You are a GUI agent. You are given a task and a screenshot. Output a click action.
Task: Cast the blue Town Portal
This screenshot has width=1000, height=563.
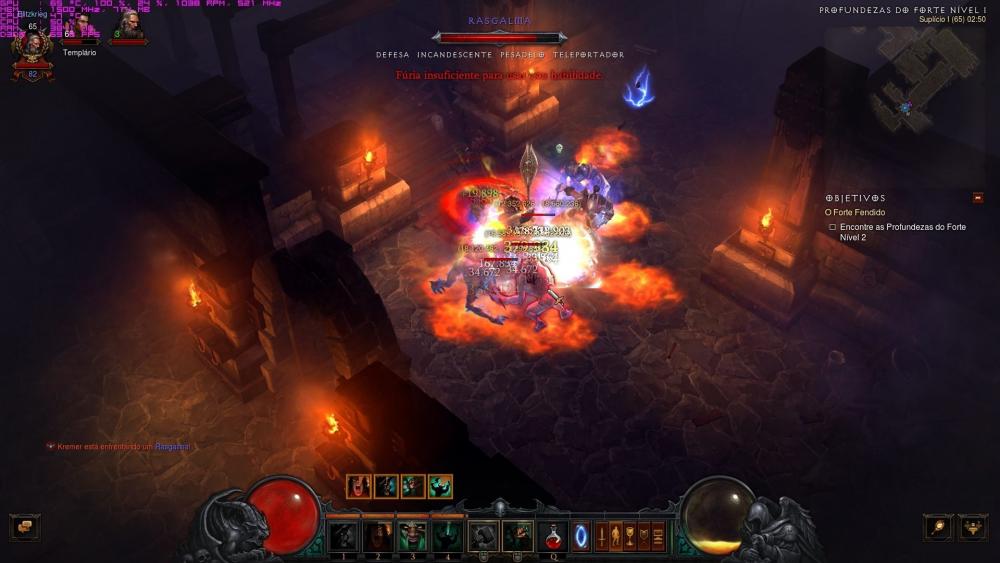click(x=581, y=536)
